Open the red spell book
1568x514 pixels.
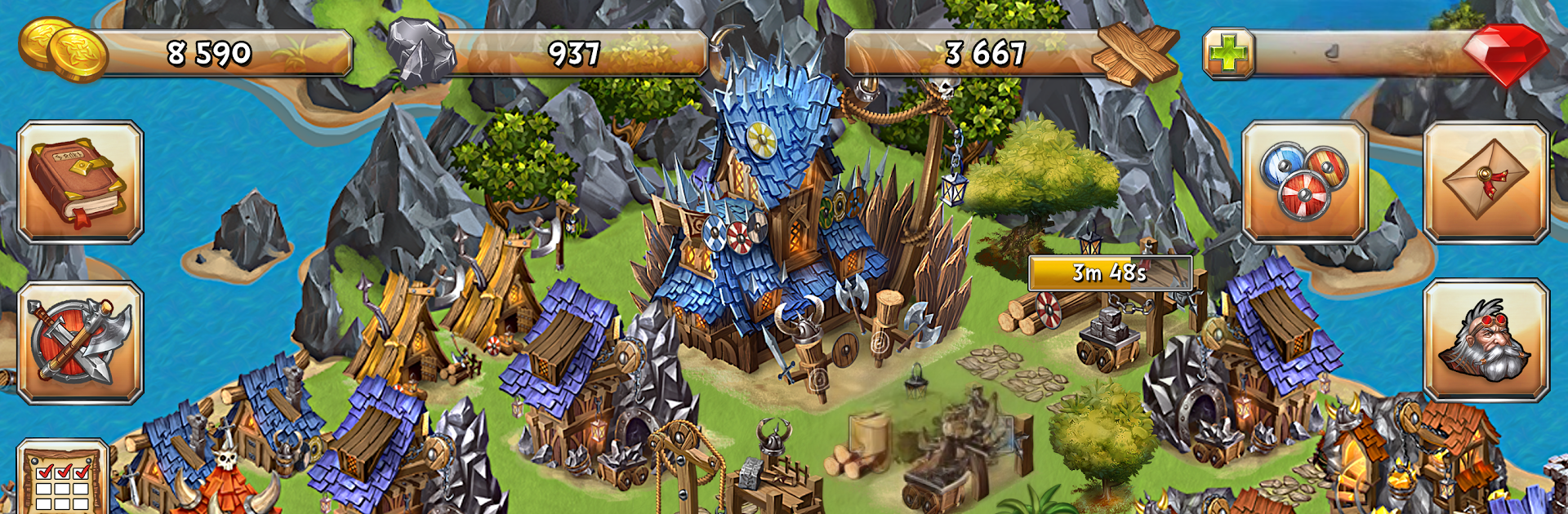80,182
